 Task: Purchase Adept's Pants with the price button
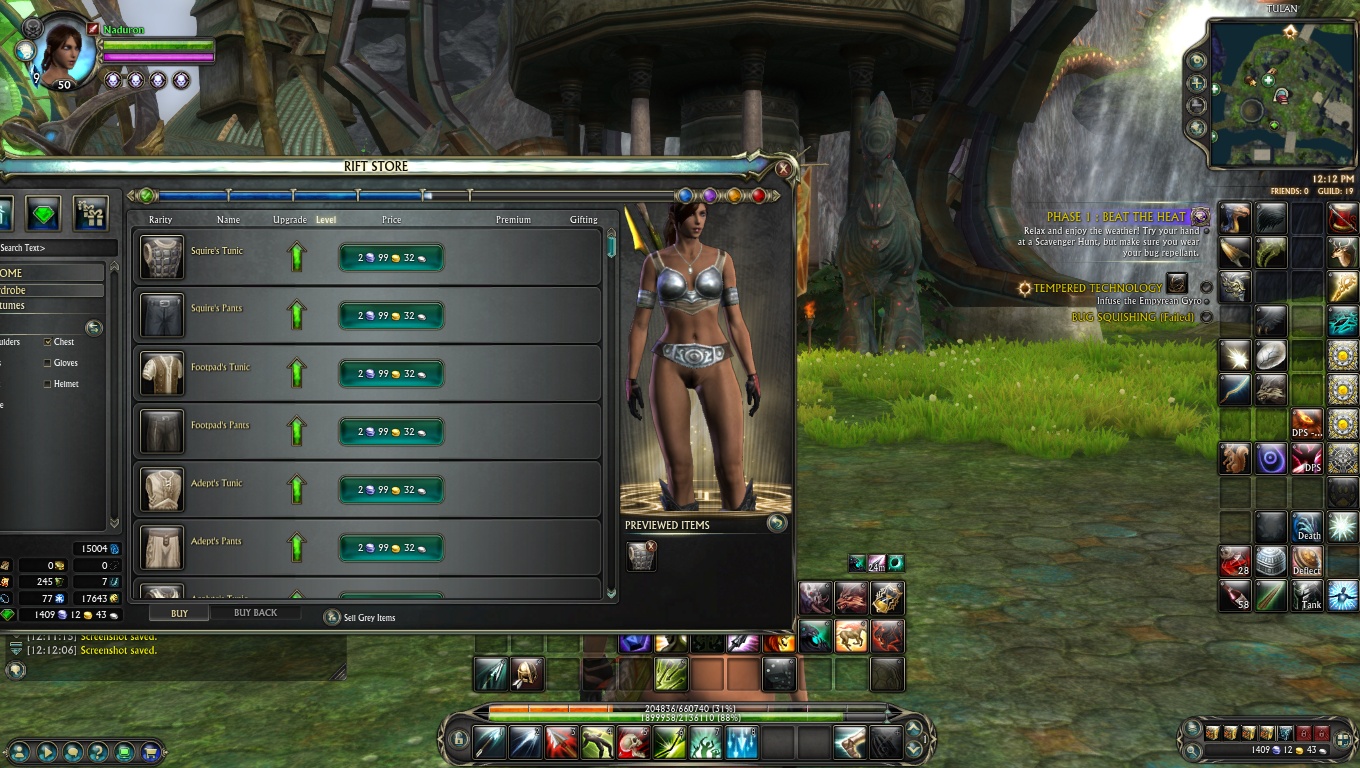pyautogui.click(x=391, y=548)
